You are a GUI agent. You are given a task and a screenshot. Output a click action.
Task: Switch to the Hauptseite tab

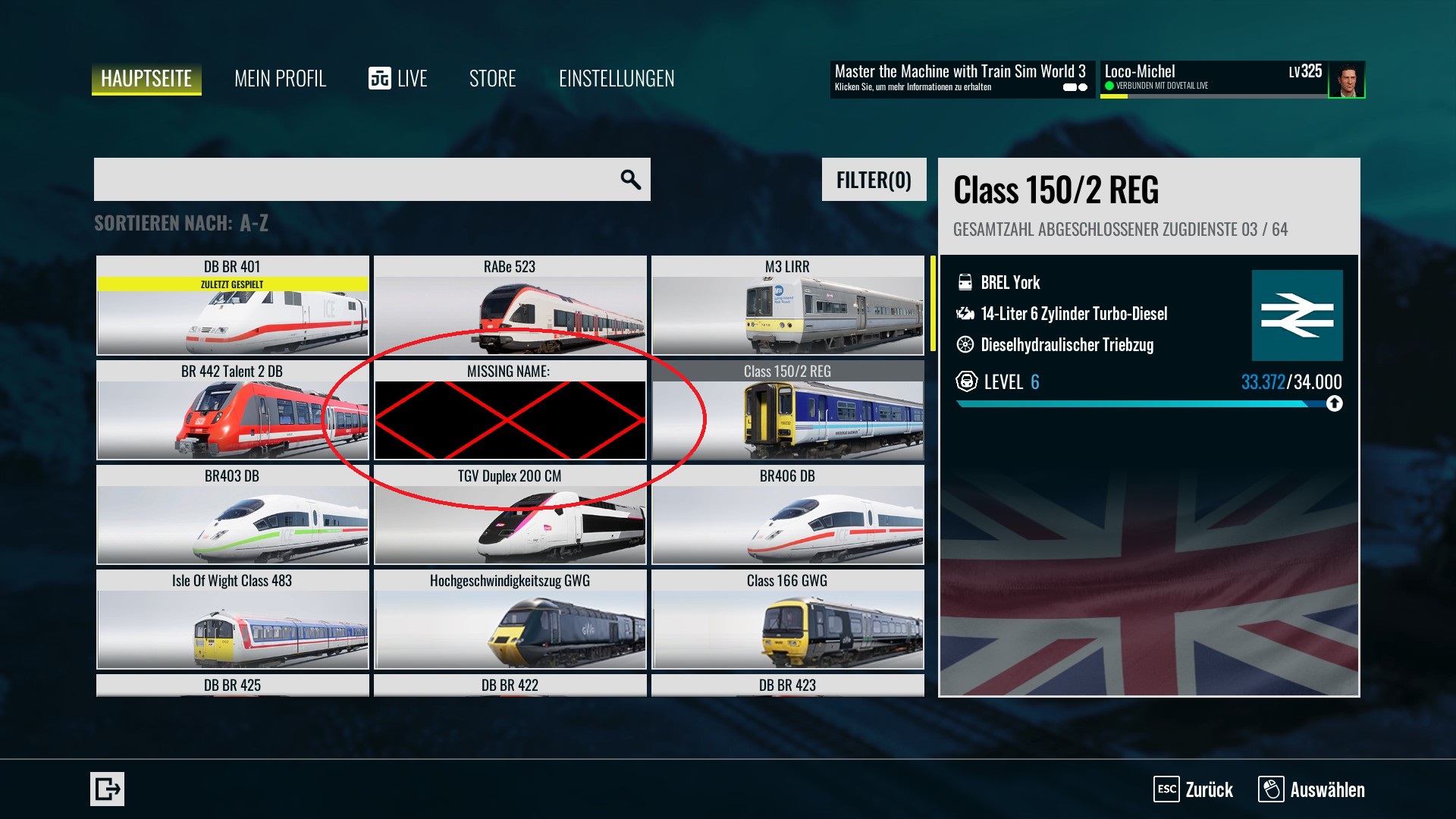(x=146, y=79)
